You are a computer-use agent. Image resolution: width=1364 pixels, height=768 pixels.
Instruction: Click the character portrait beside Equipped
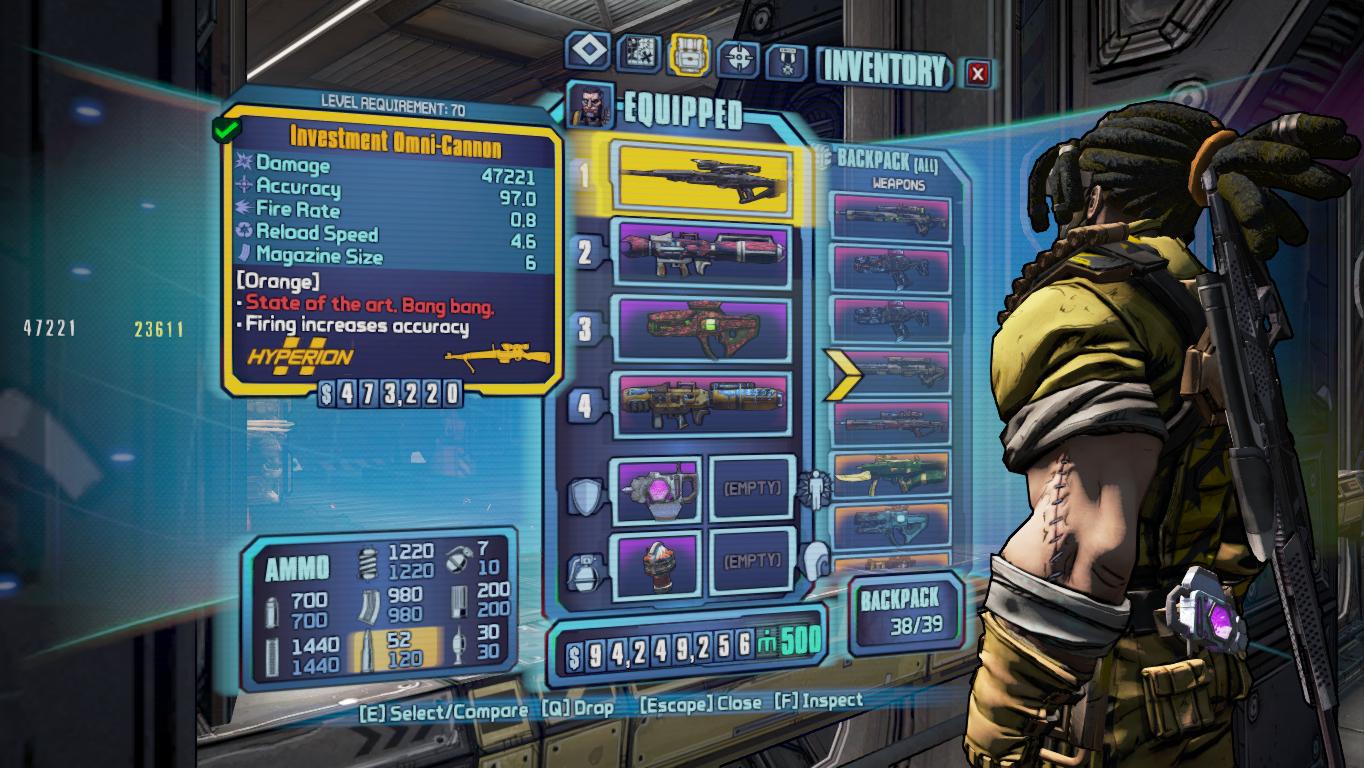(590, 103)
